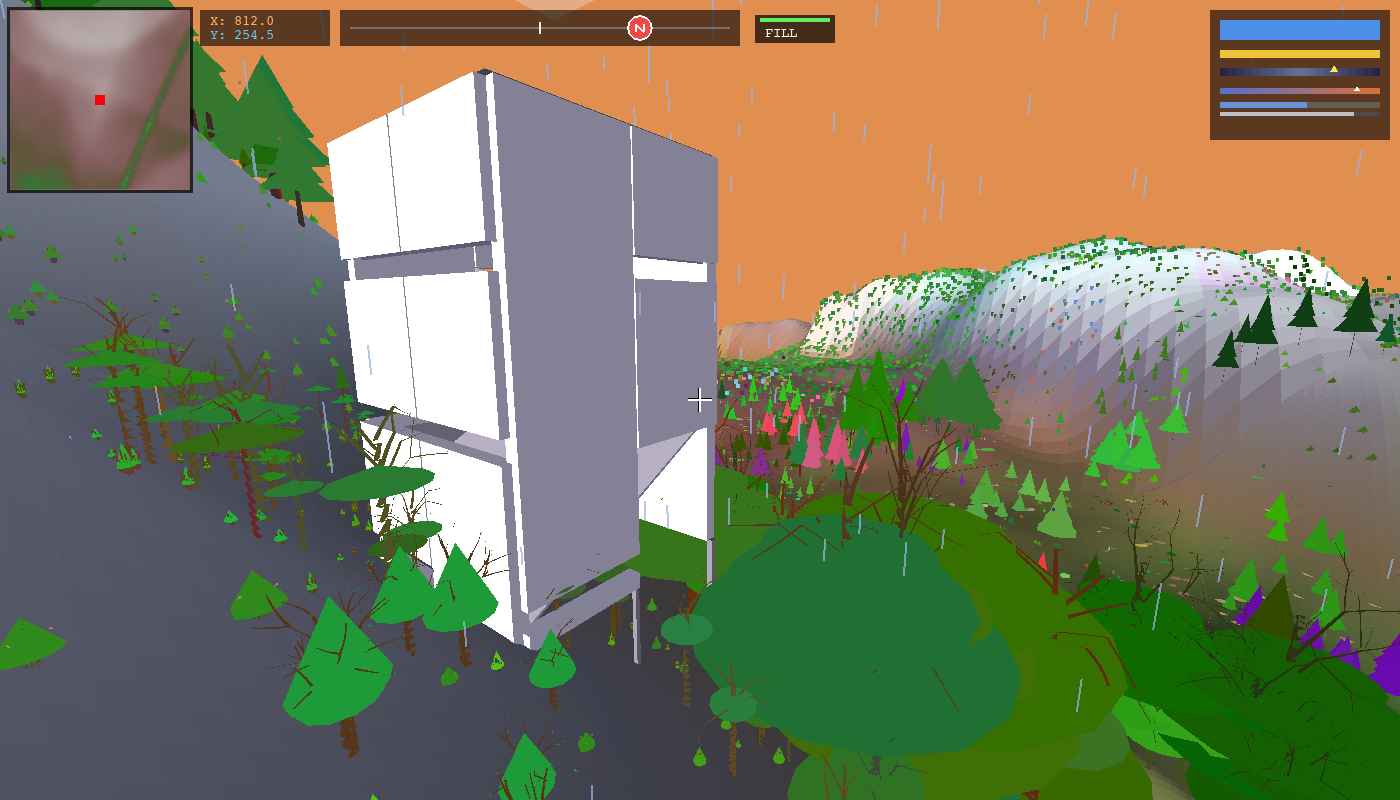Click the red player marker on the minimap

point(98,100)
